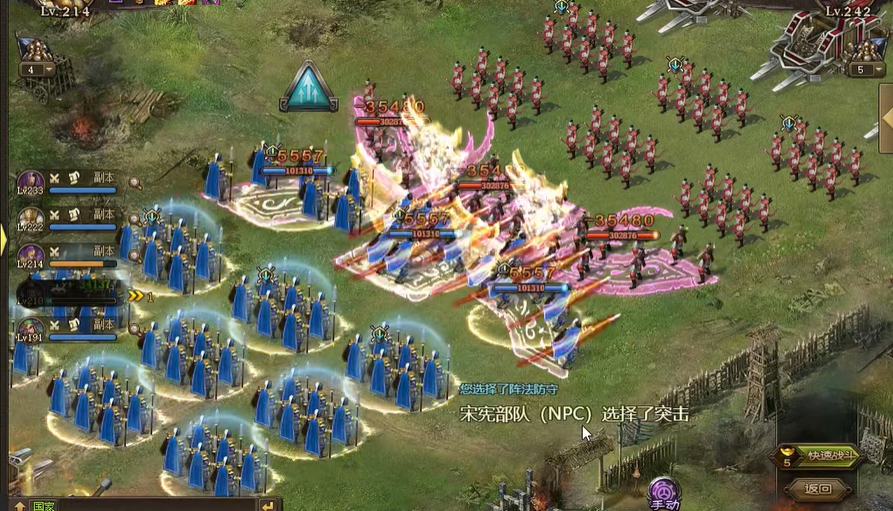
Task: Expand chat with the up arrow
Action: pos(18,505)
